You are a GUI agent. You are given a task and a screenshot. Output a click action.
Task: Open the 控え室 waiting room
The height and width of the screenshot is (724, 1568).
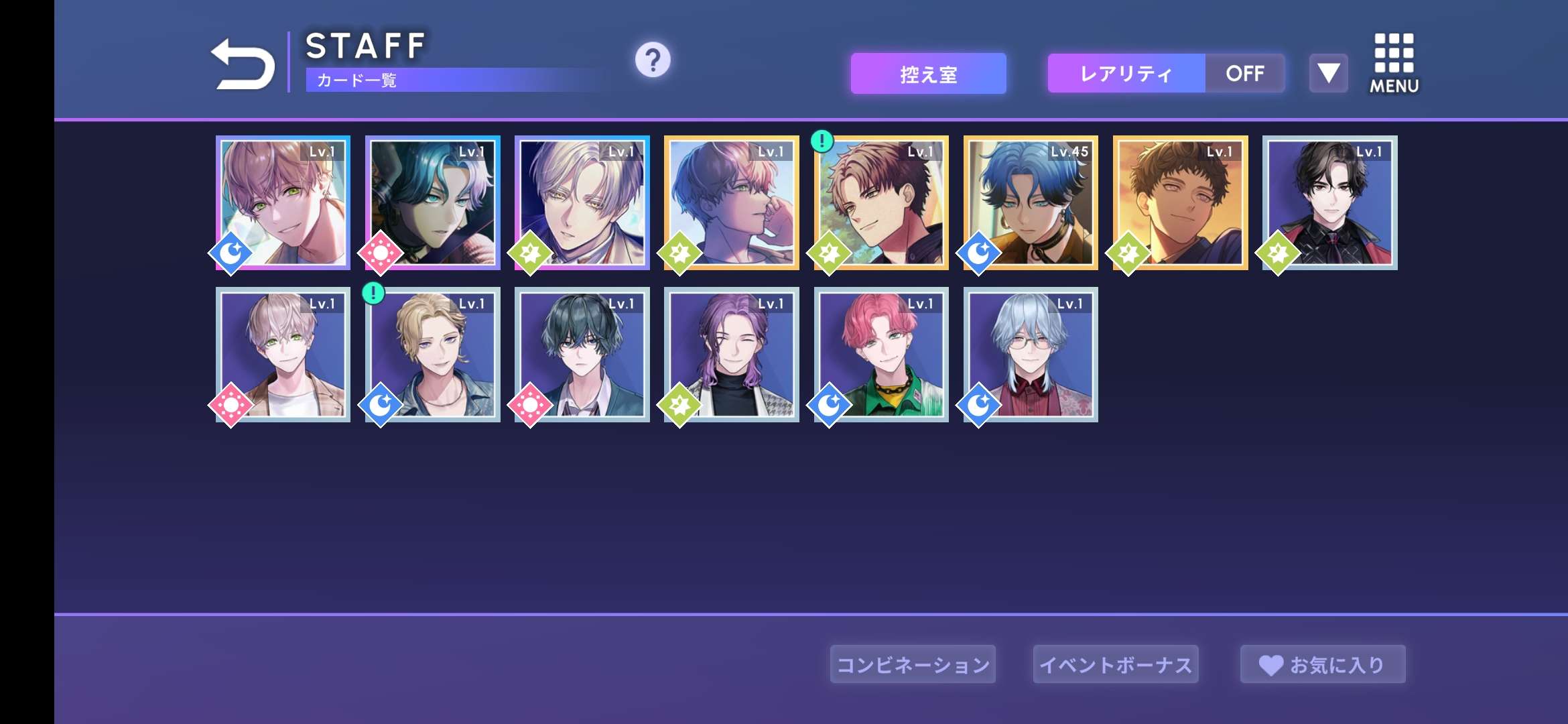click(x=928, y=74)
